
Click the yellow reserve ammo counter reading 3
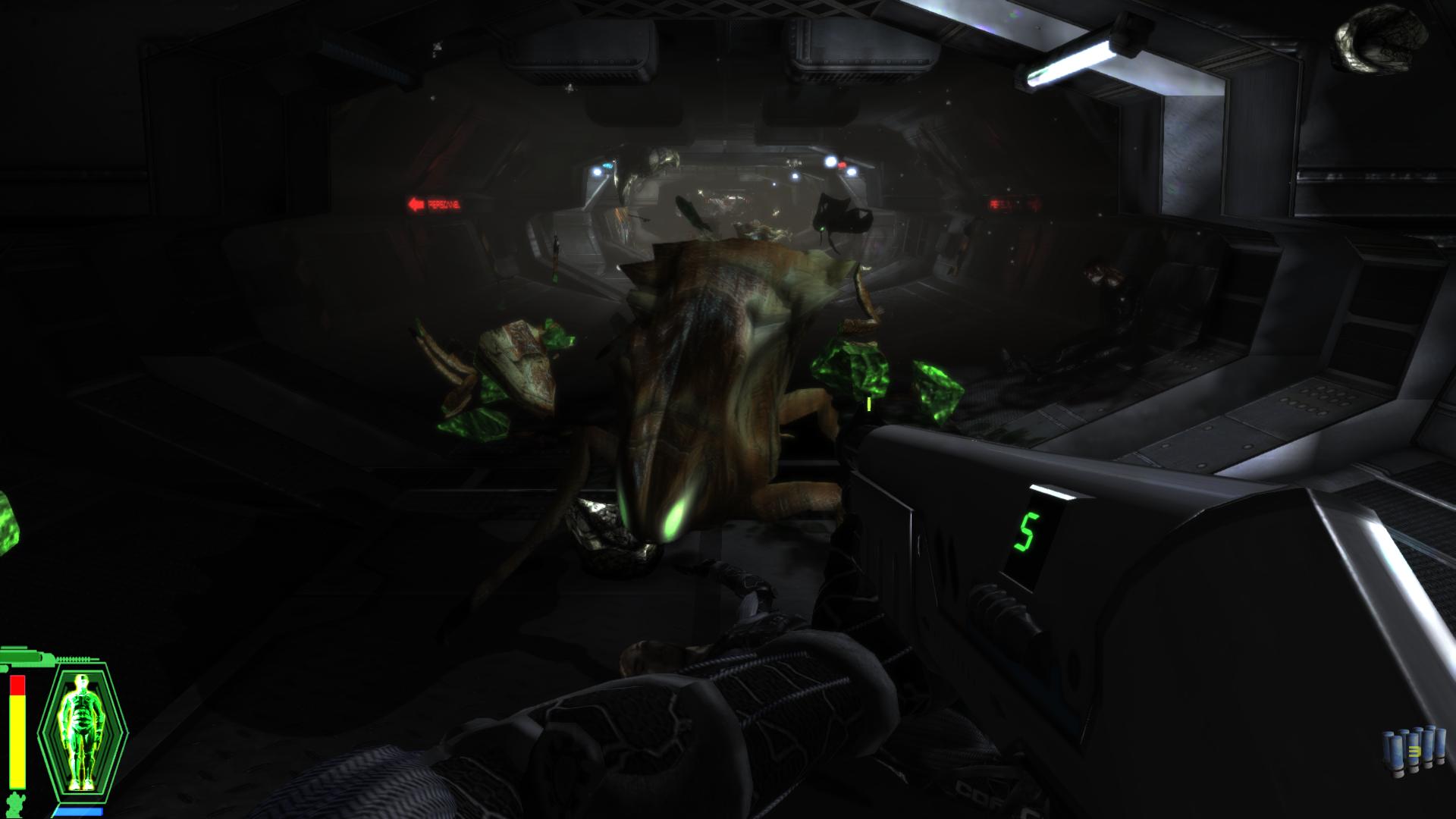[x=1415, y=752]
